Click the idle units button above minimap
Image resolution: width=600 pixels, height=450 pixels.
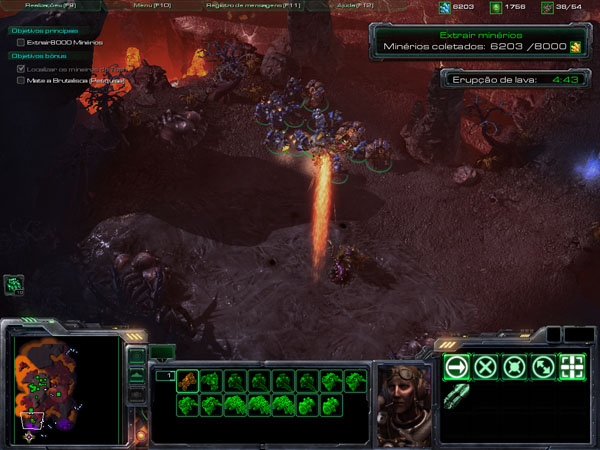pos(15,286)
